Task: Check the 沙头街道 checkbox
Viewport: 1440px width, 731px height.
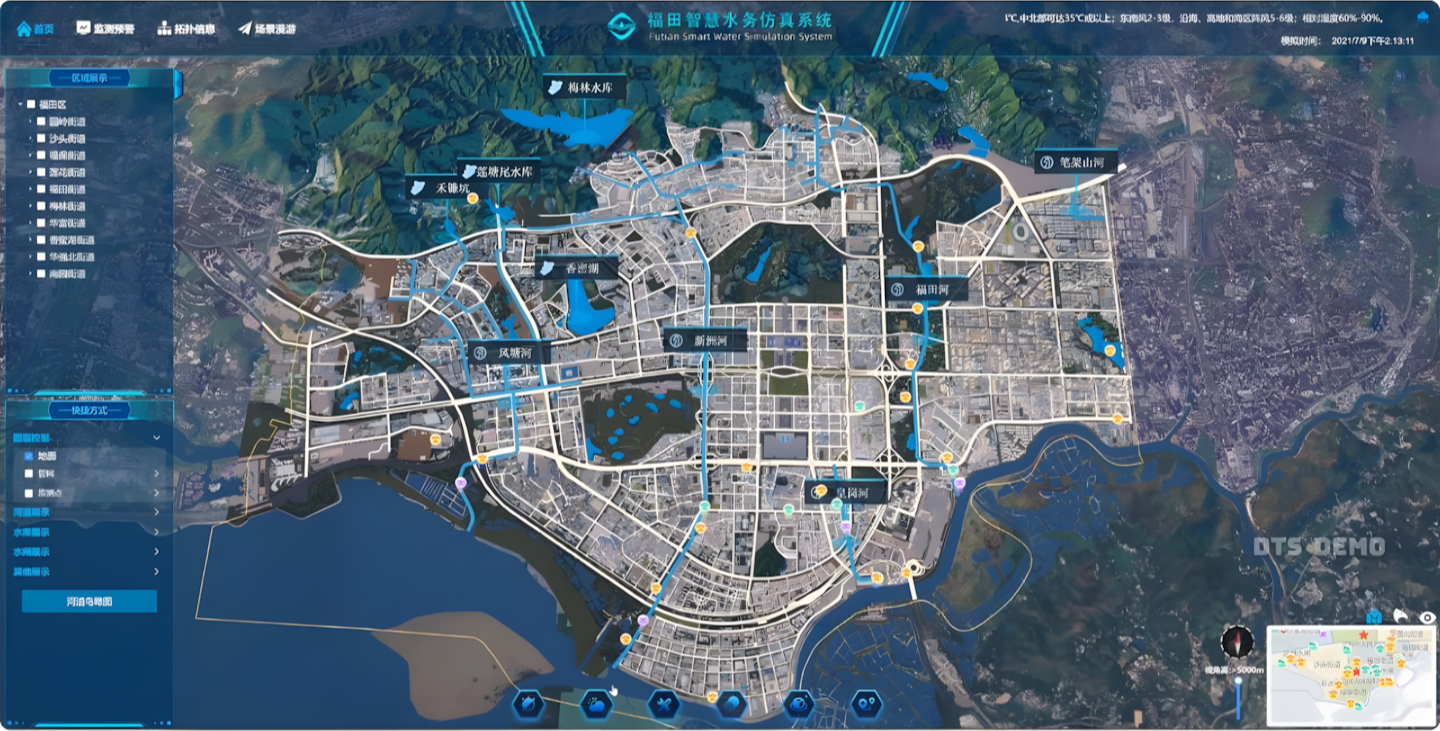Action: [x=41, y=139]
